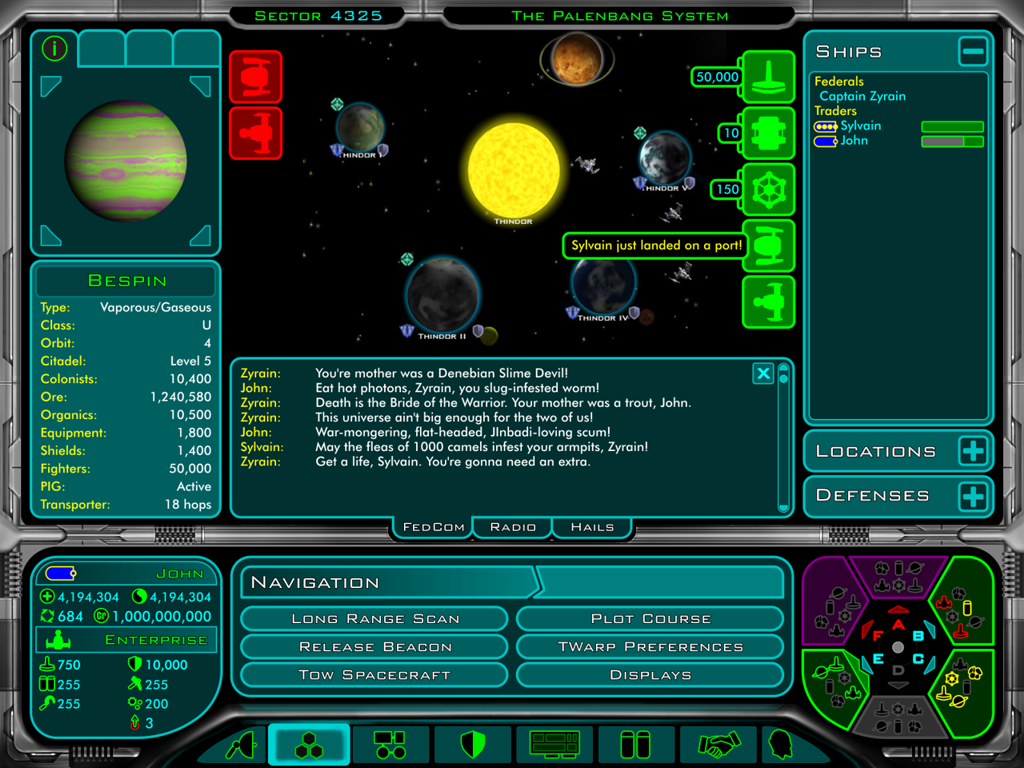The image size is (1024, 768).
Task: Switch to the Radio tab
Action: pos(512,527)
